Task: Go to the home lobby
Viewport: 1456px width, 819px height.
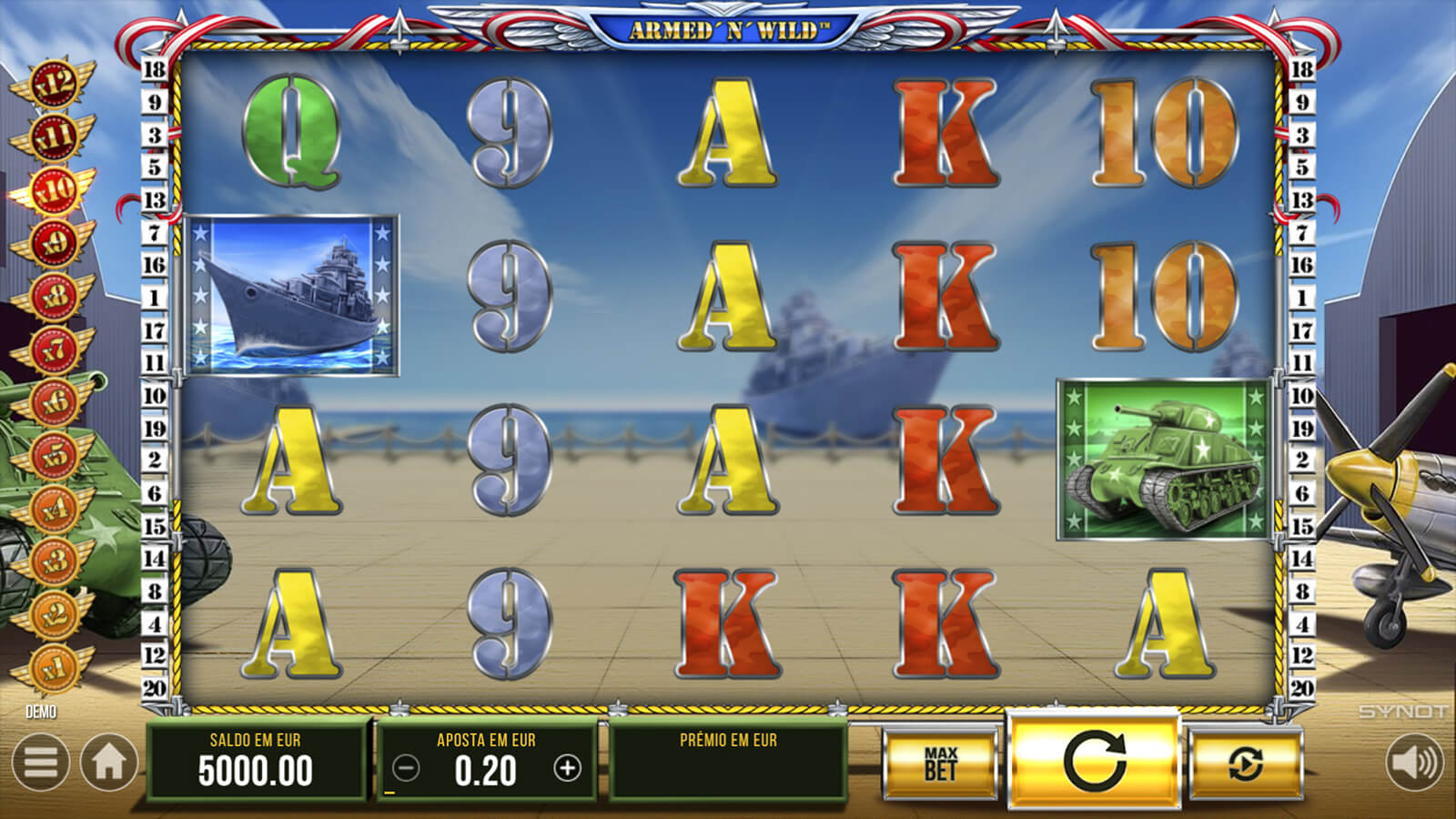Action: [109, 763]
